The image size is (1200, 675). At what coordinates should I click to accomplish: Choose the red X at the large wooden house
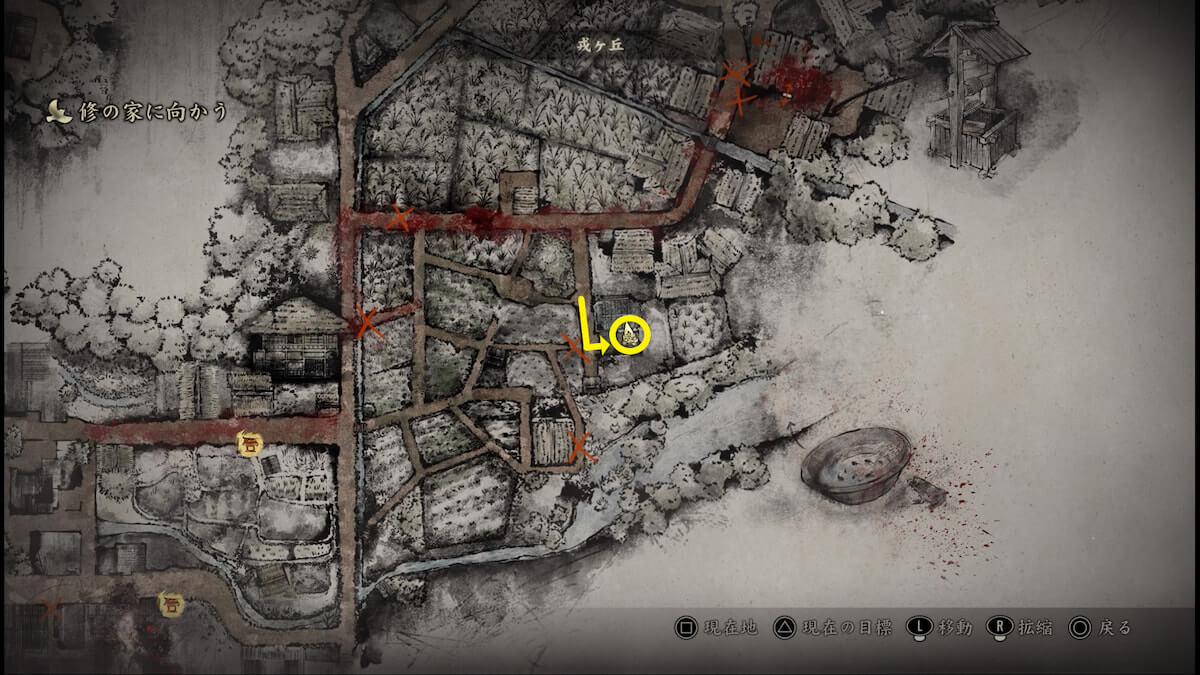(367, 322)
